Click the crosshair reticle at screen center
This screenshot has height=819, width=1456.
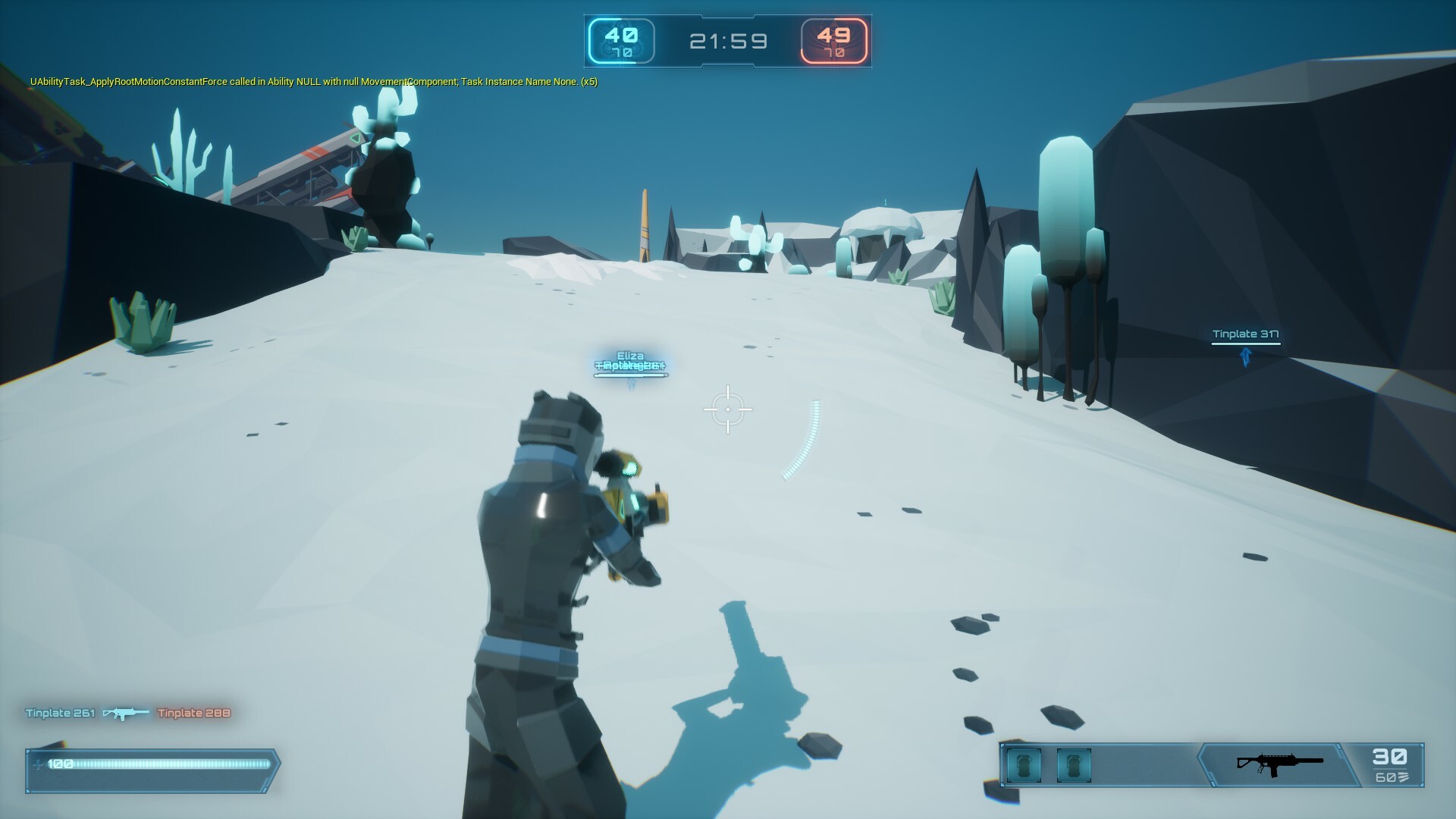[x=729, y=409]
